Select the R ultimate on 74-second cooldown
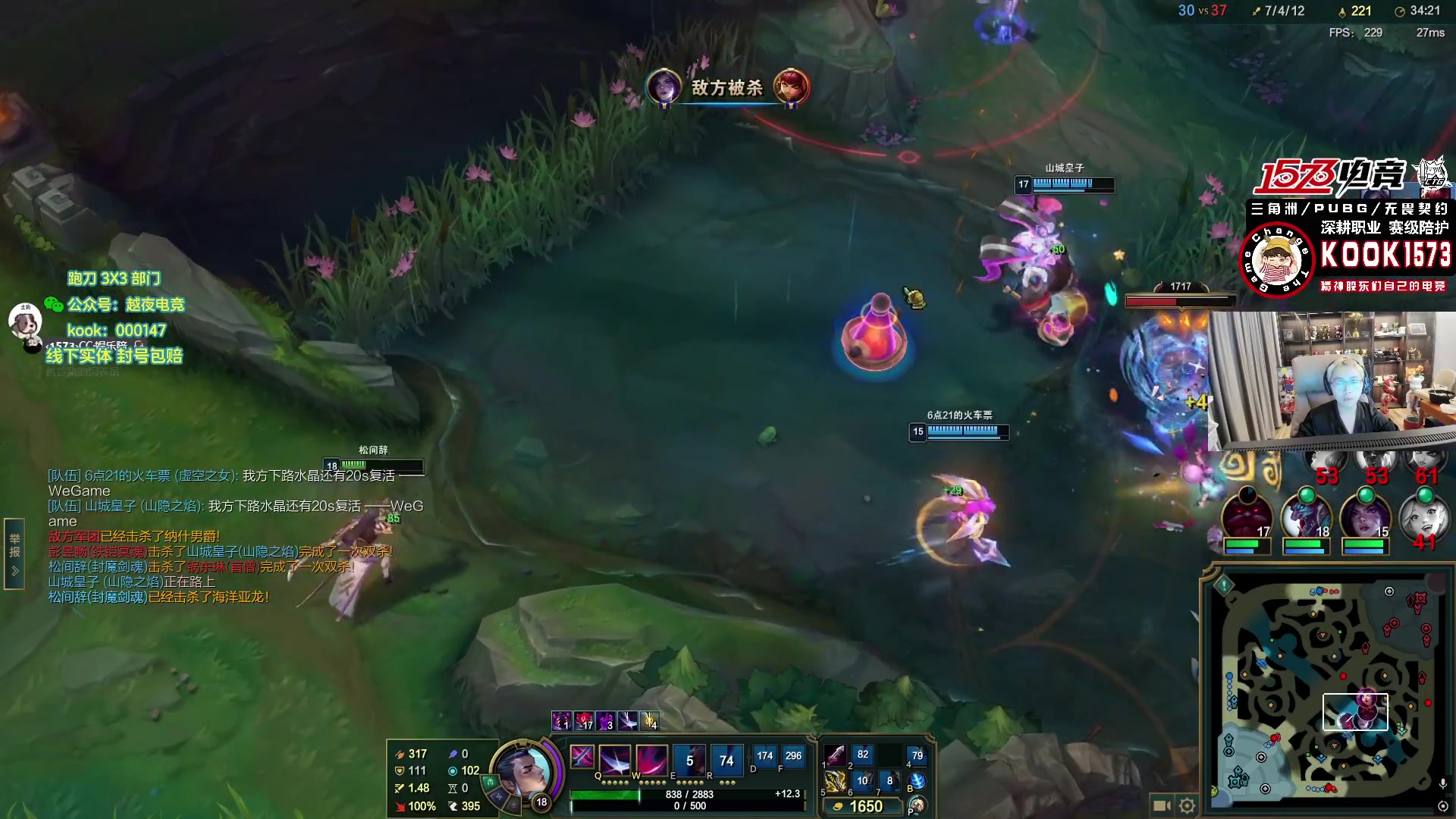This screenshot has width=1456, height=819. (726, 759)
